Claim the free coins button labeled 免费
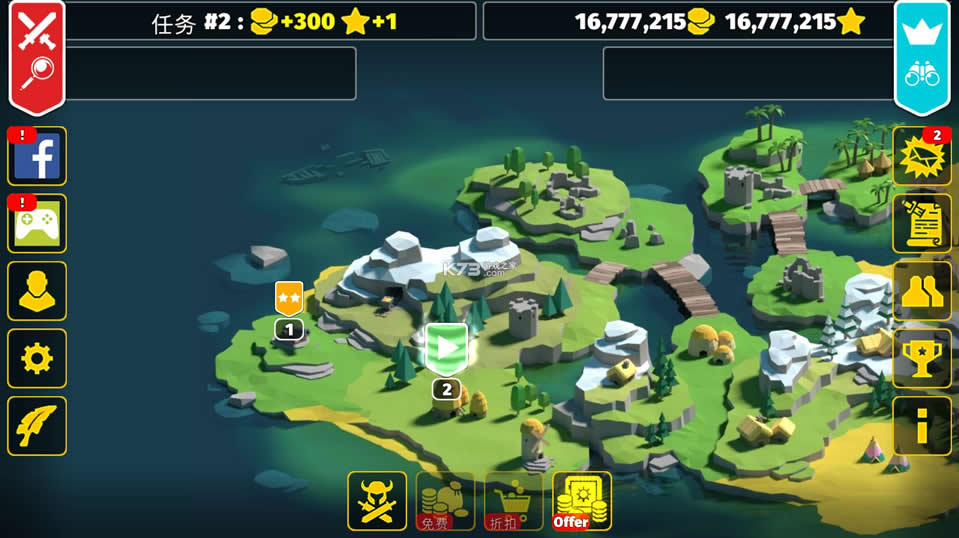 445,500
